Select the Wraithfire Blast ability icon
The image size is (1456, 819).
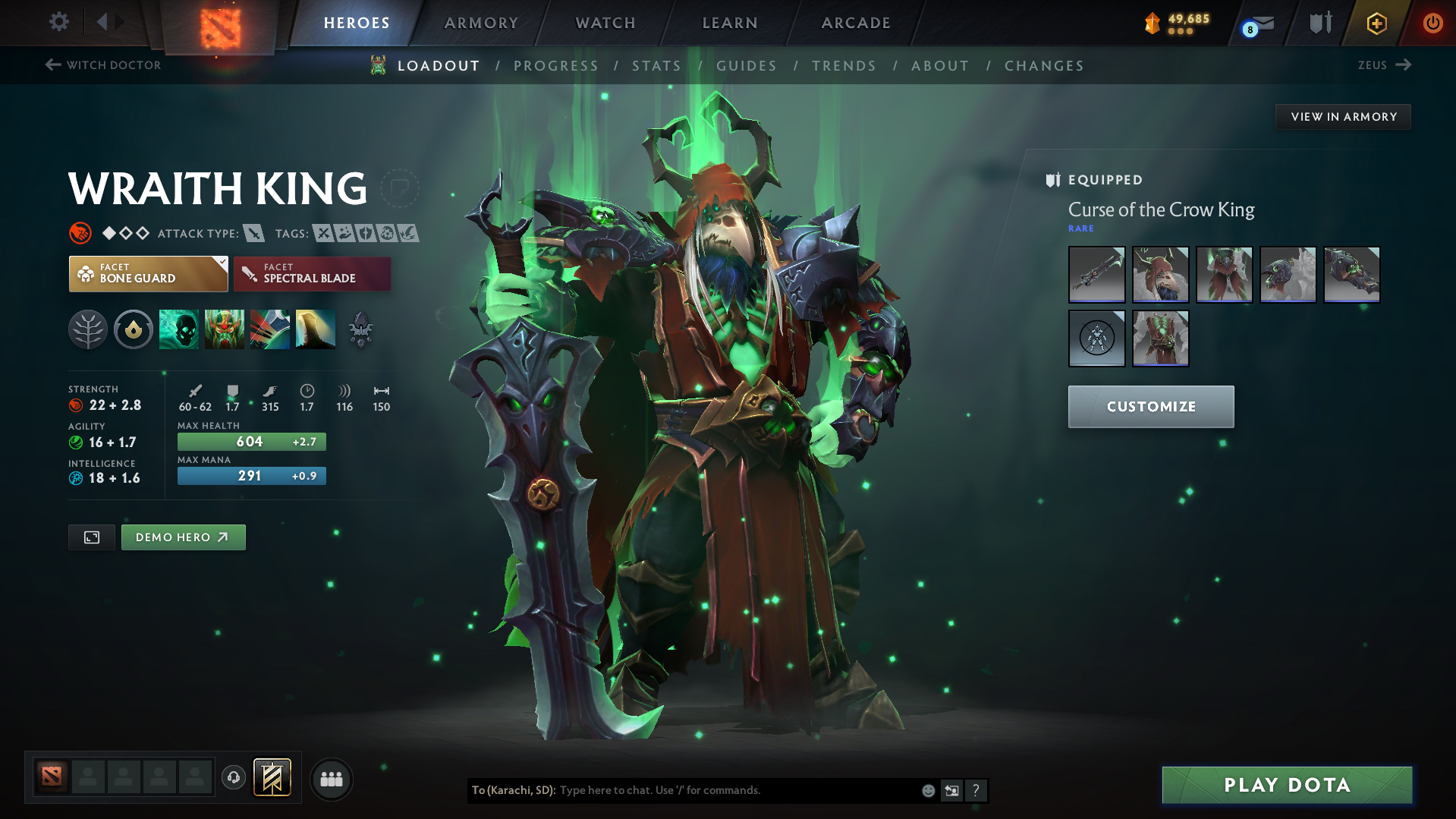click(178, 329)
